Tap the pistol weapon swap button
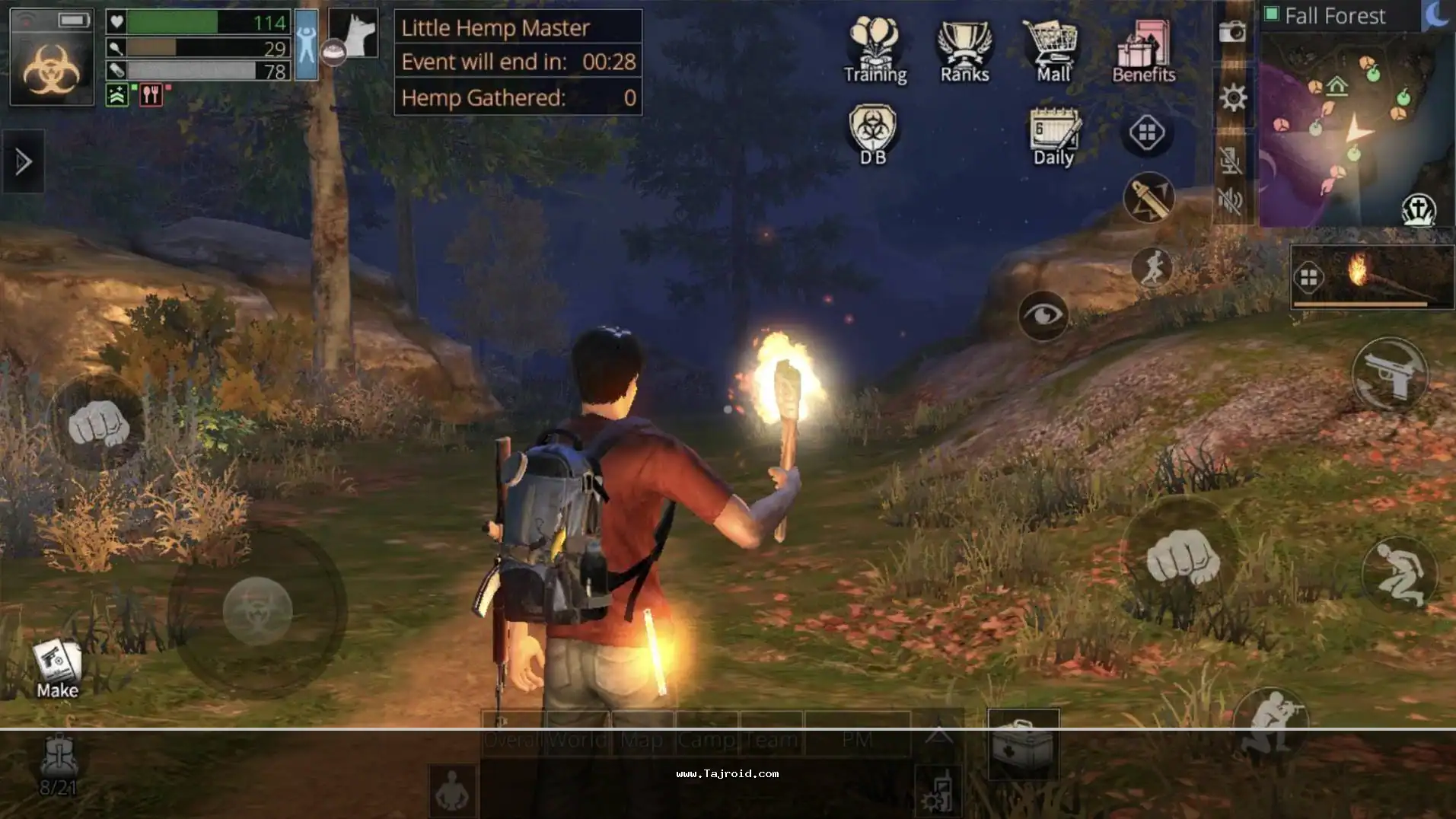 (x=1390, y=374)
